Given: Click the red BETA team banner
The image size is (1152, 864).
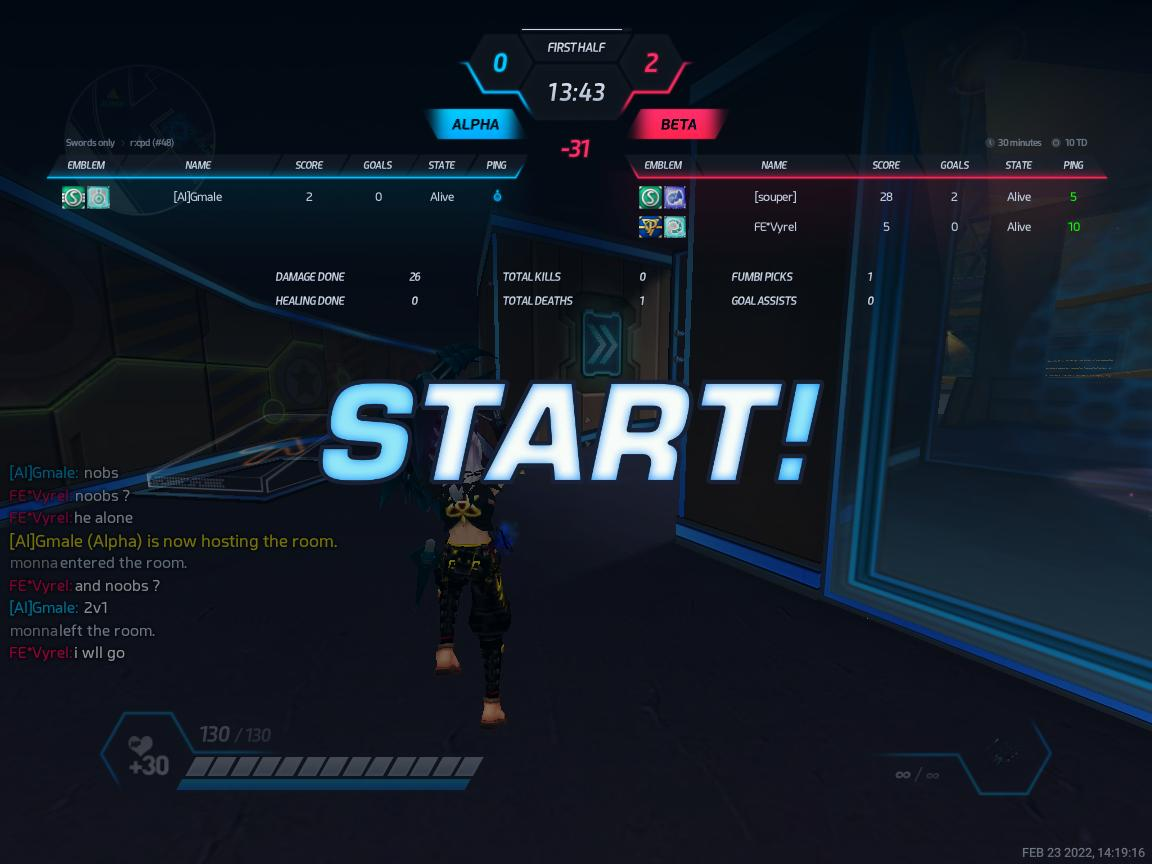Looking at the screenshot, I should pyautogui.click(x=678, y=125).
